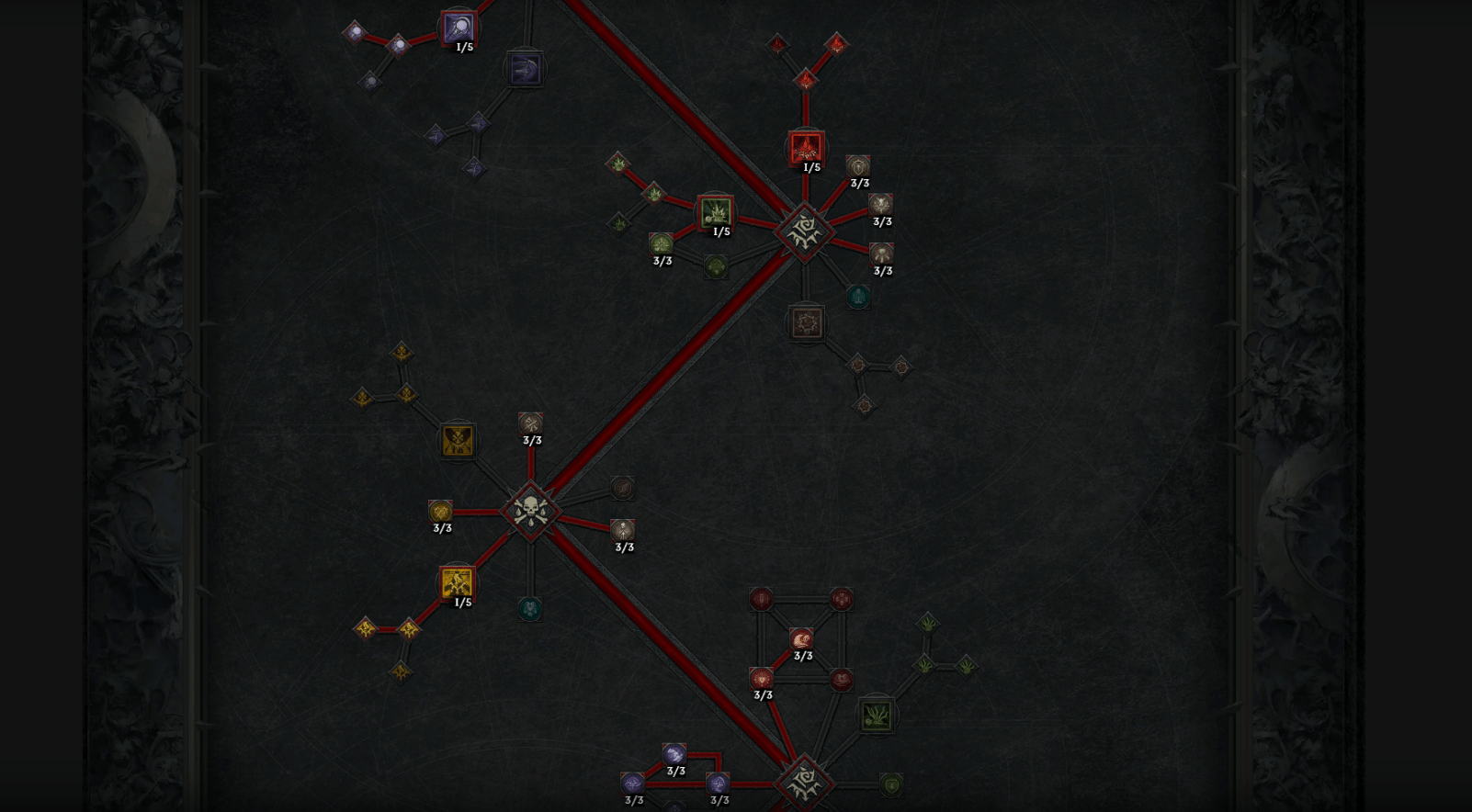Click the 3/3 passive directly above the skull hub
1472x812 pixels.
point(530,423)
